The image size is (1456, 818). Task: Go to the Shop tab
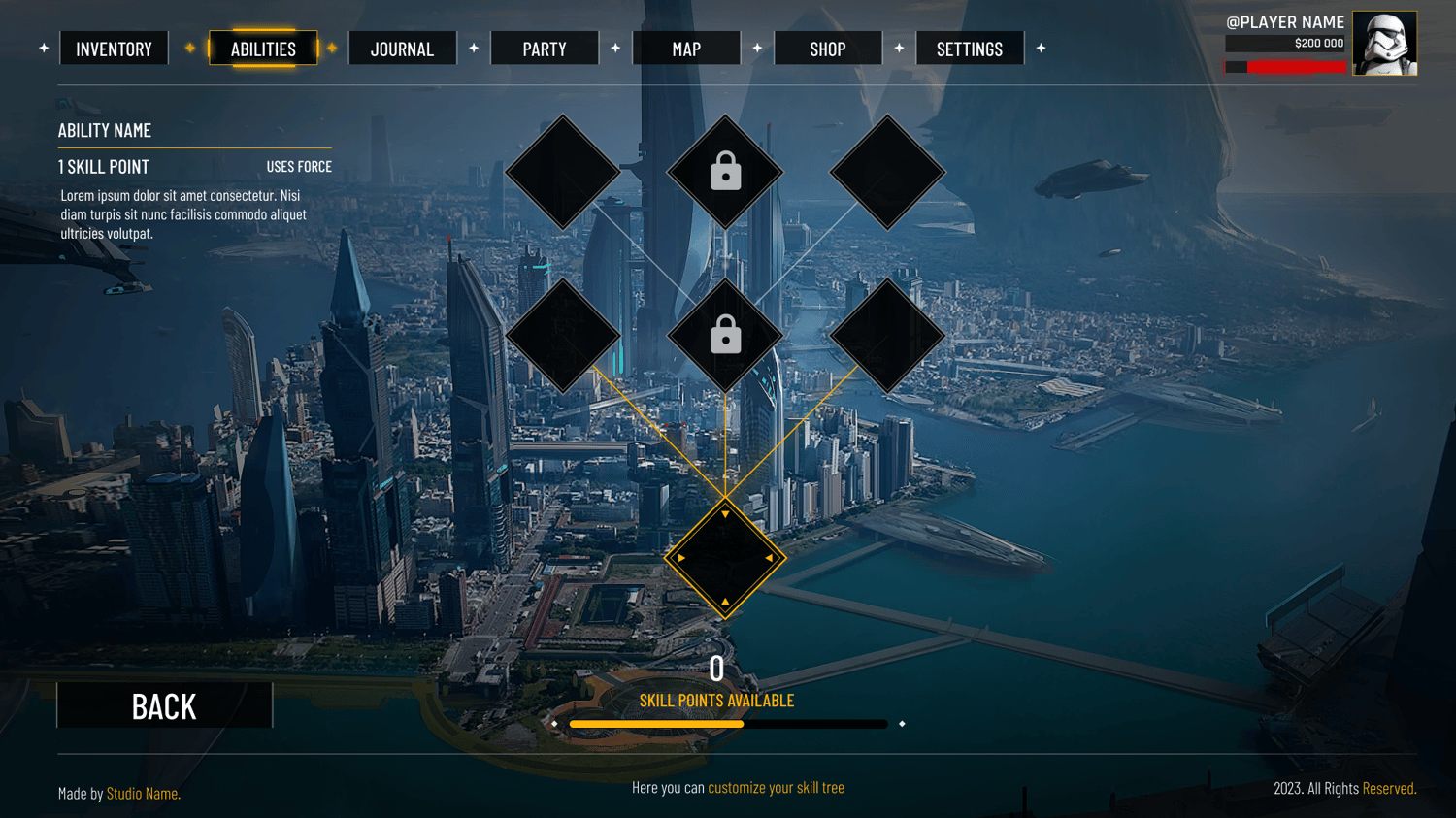click(x=828, y=49)
